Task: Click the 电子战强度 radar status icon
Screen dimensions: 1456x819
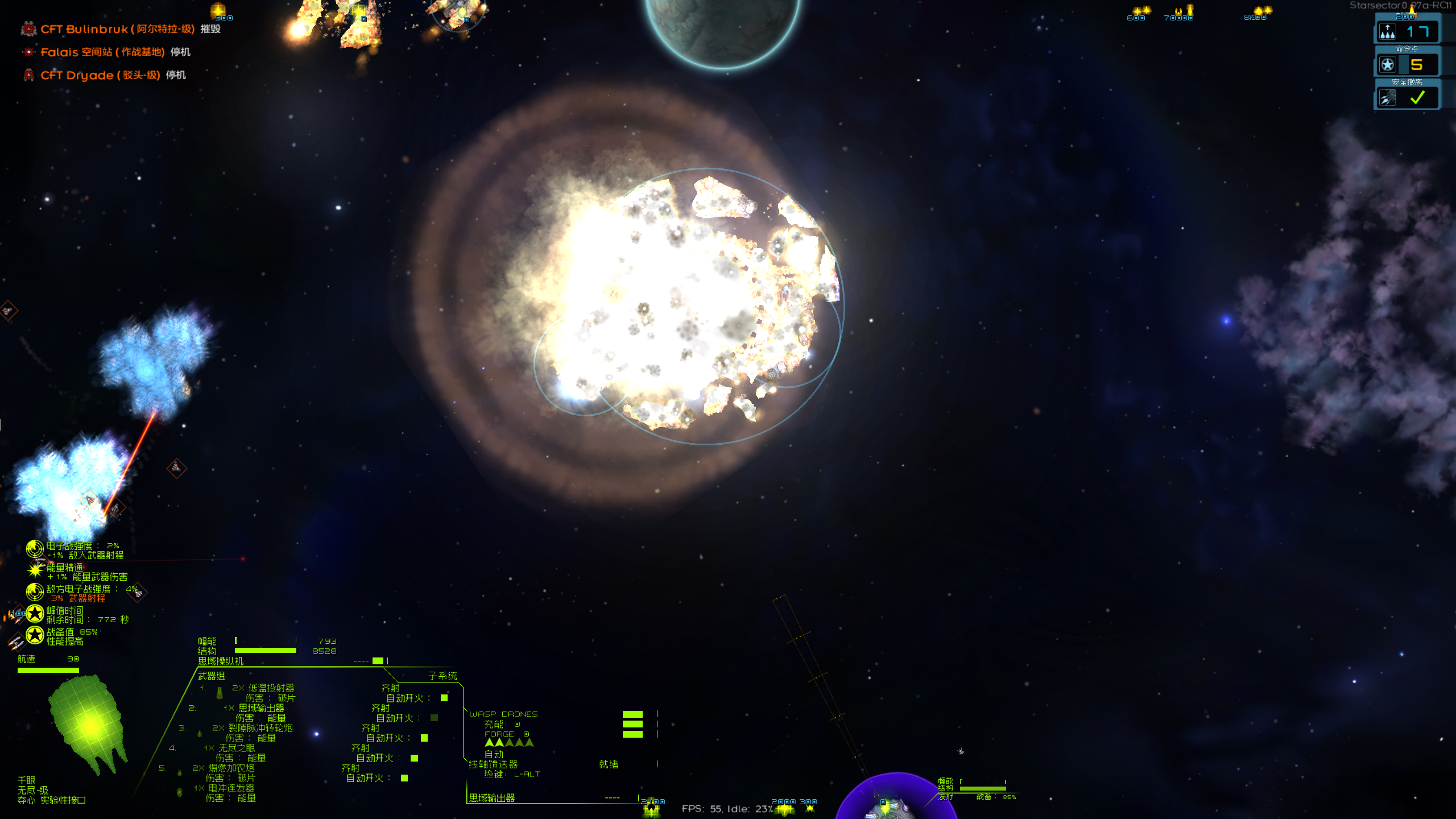Action: pos(34,549)
